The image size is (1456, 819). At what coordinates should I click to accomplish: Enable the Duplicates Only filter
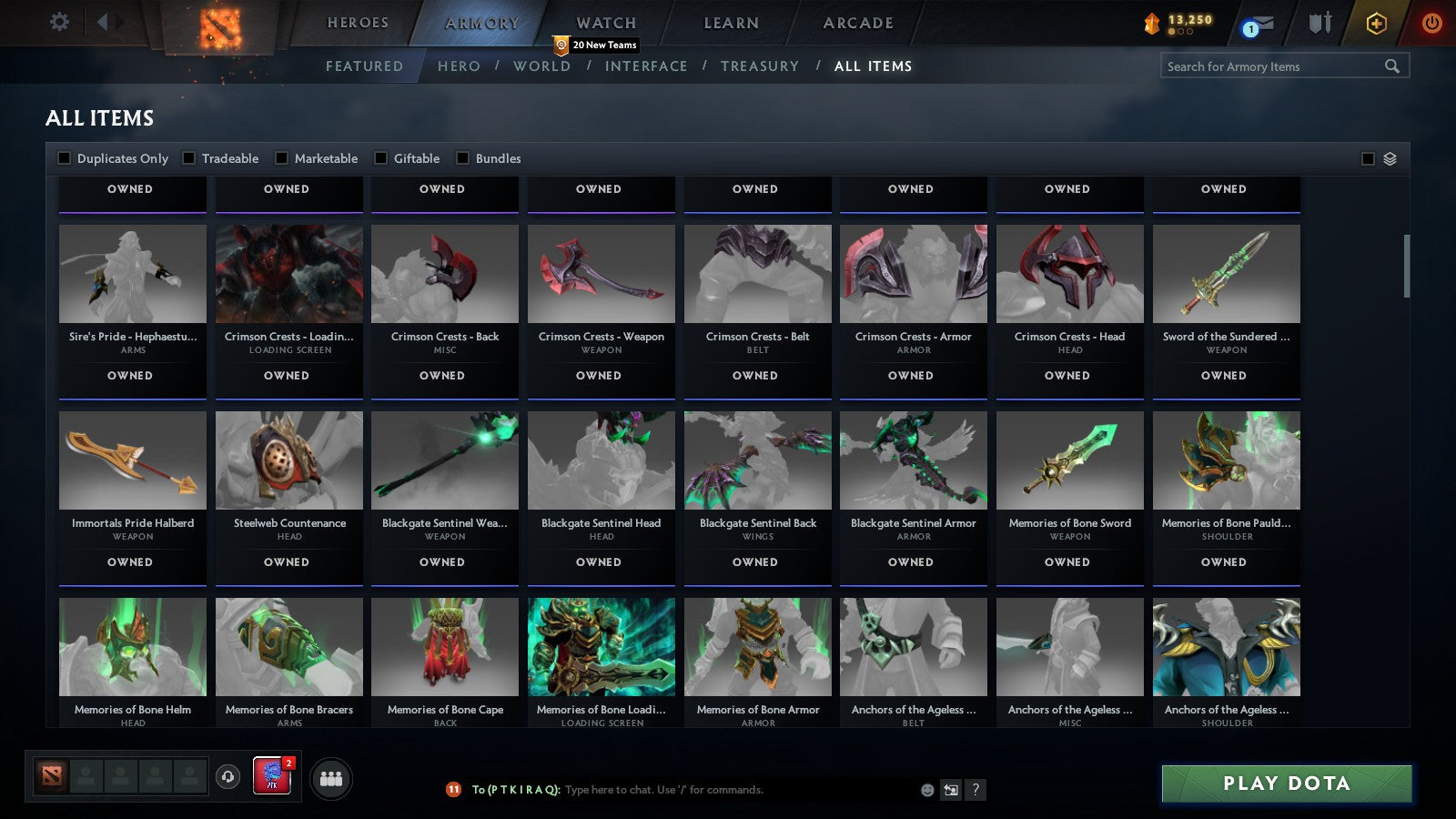tap(65, 157)
